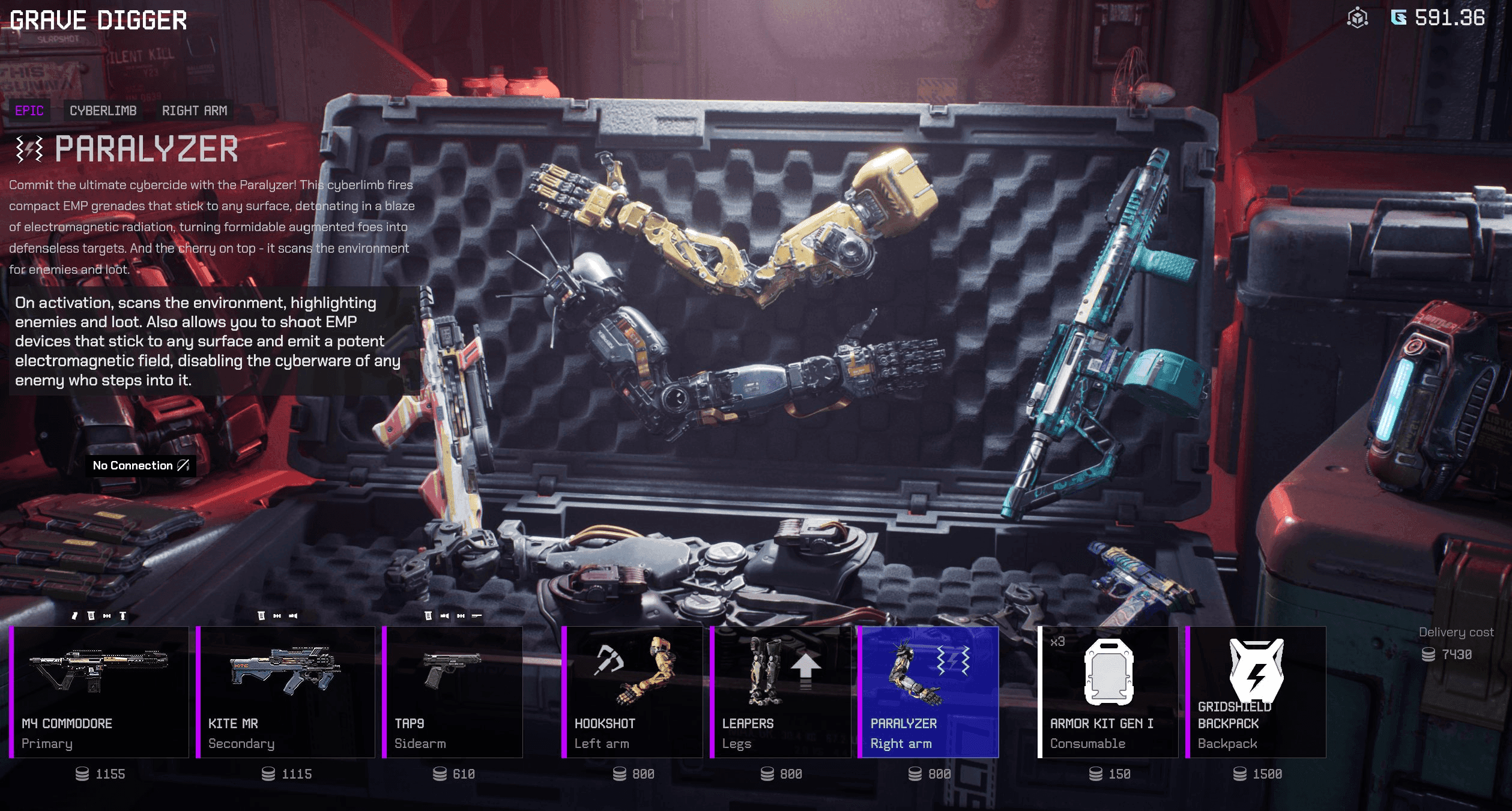Toggle the No Connection indicator
This screenshot has height=811, width=1512.
tap(140, 465)
